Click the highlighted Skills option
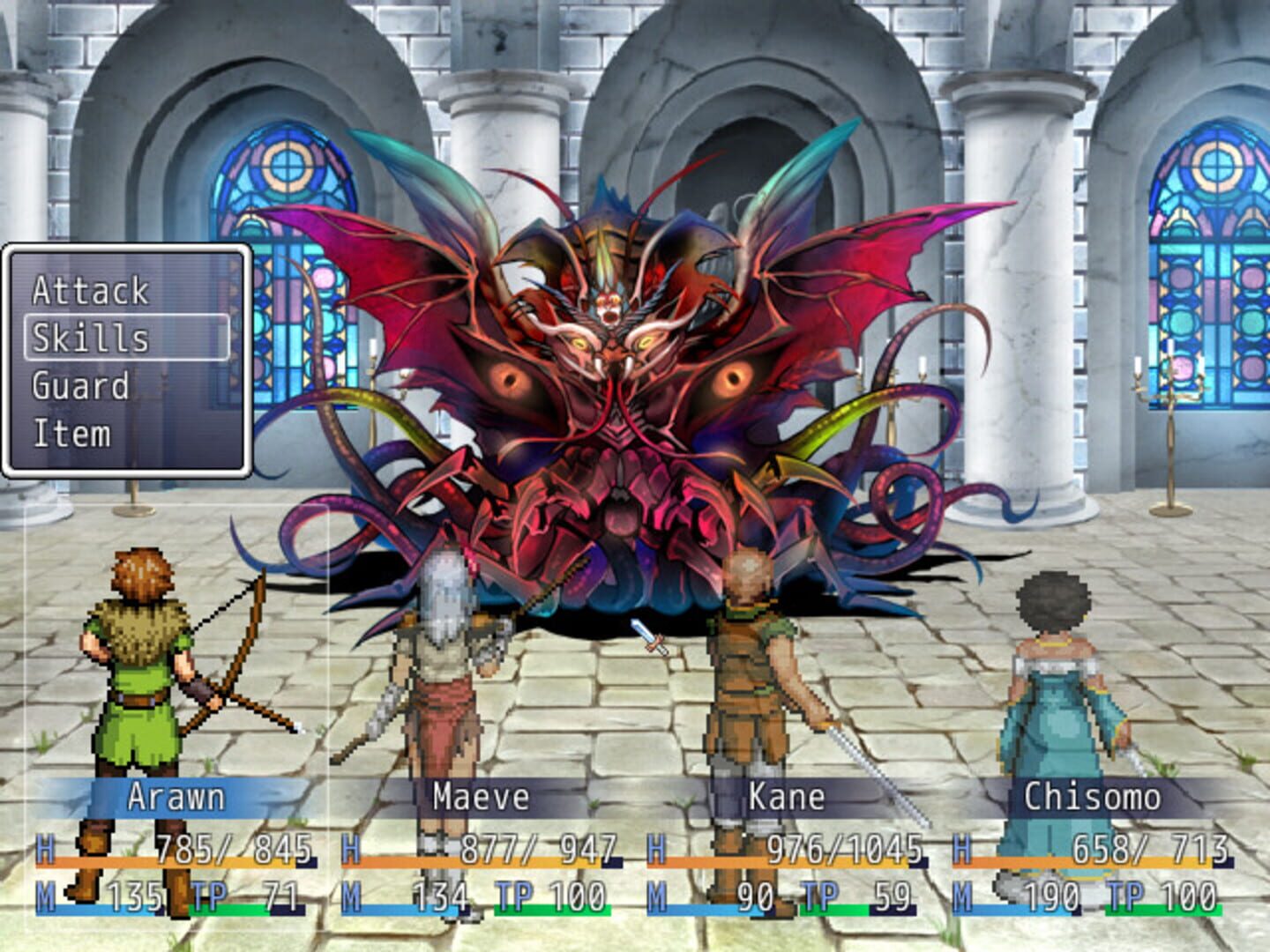The width and height of the screenshot is (1270, 952). tap(88, 338)
